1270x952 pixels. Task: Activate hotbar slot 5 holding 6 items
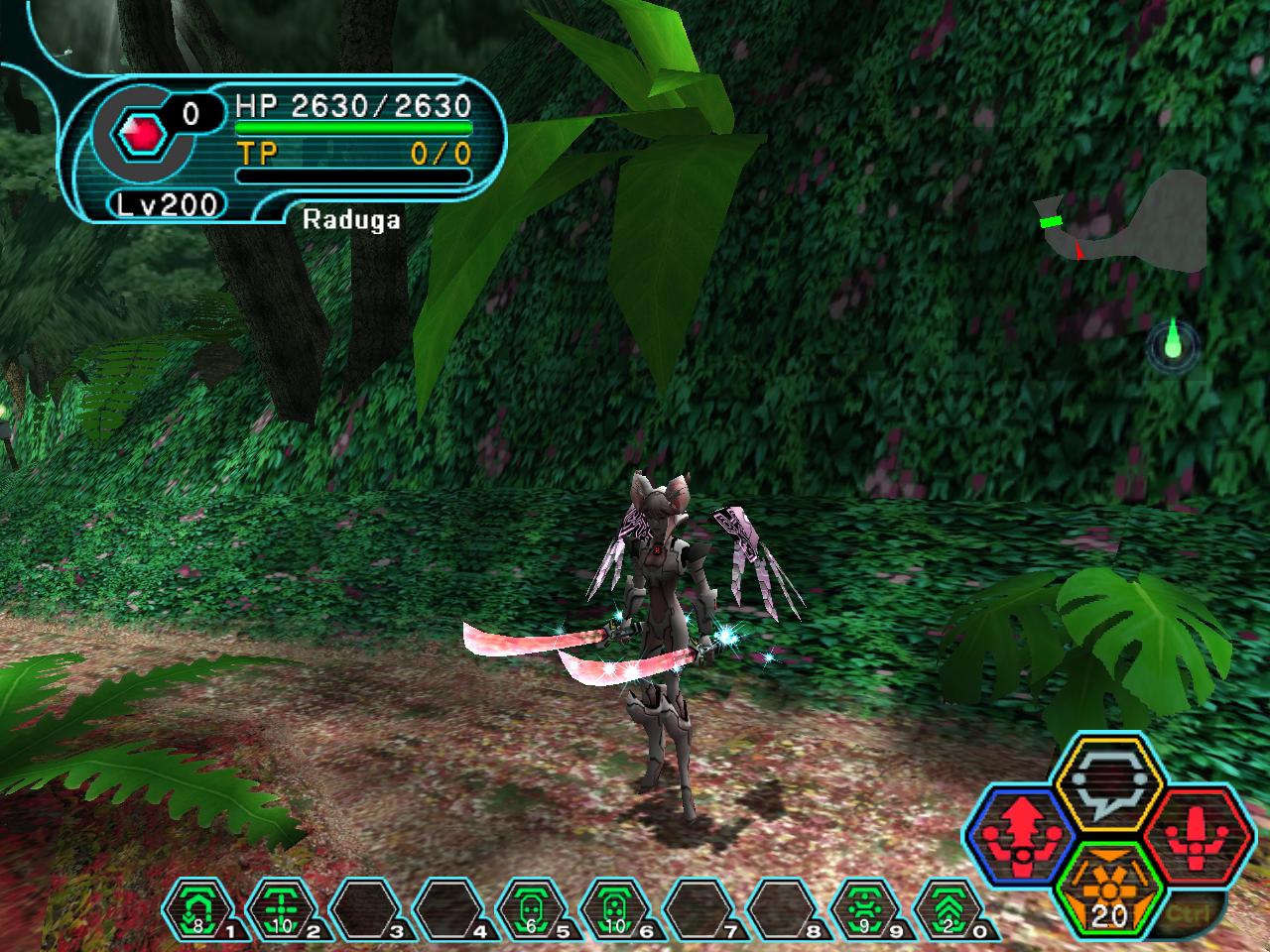(532, 907)
